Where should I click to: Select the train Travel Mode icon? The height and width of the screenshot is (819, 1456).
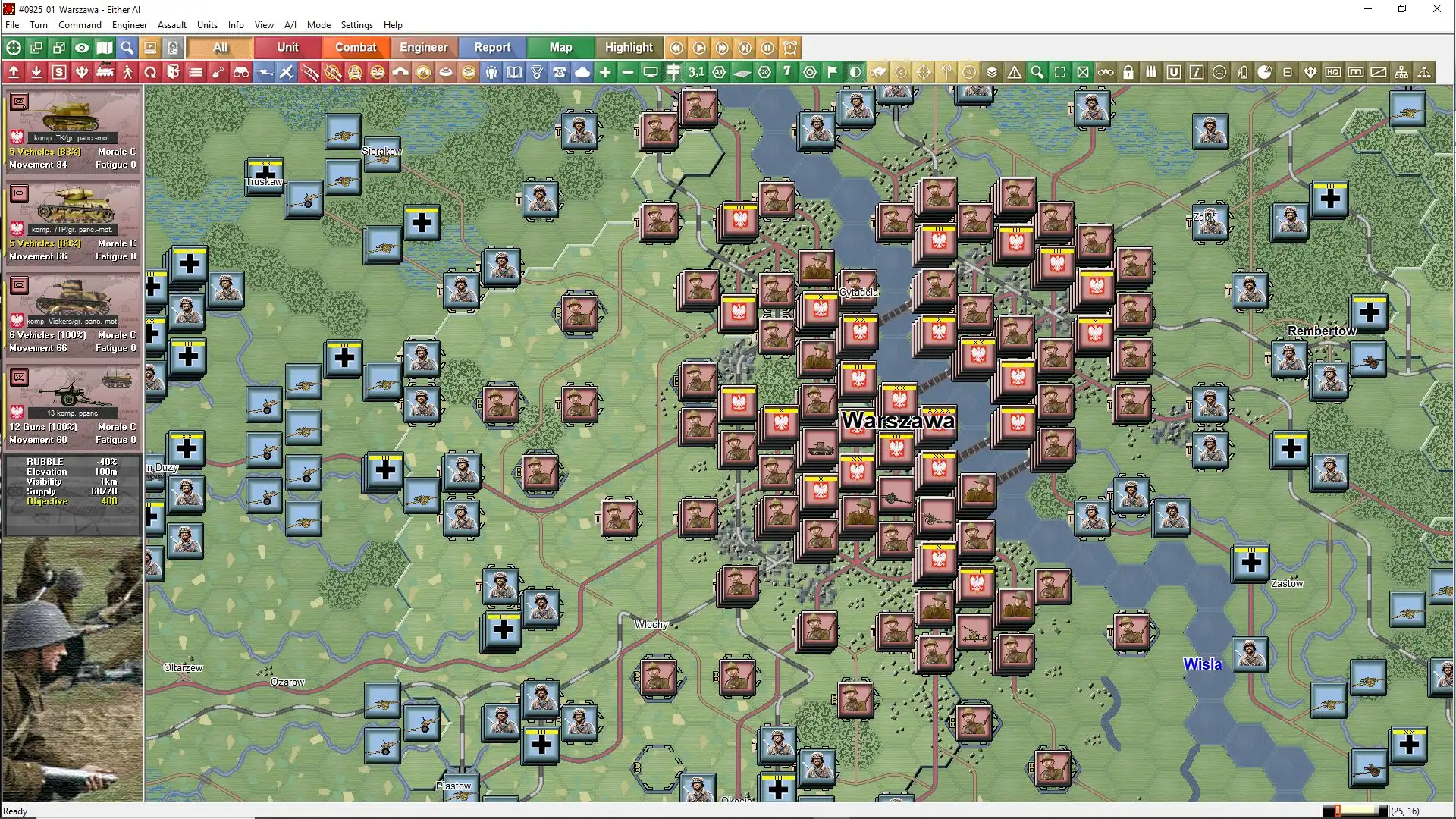103,72
